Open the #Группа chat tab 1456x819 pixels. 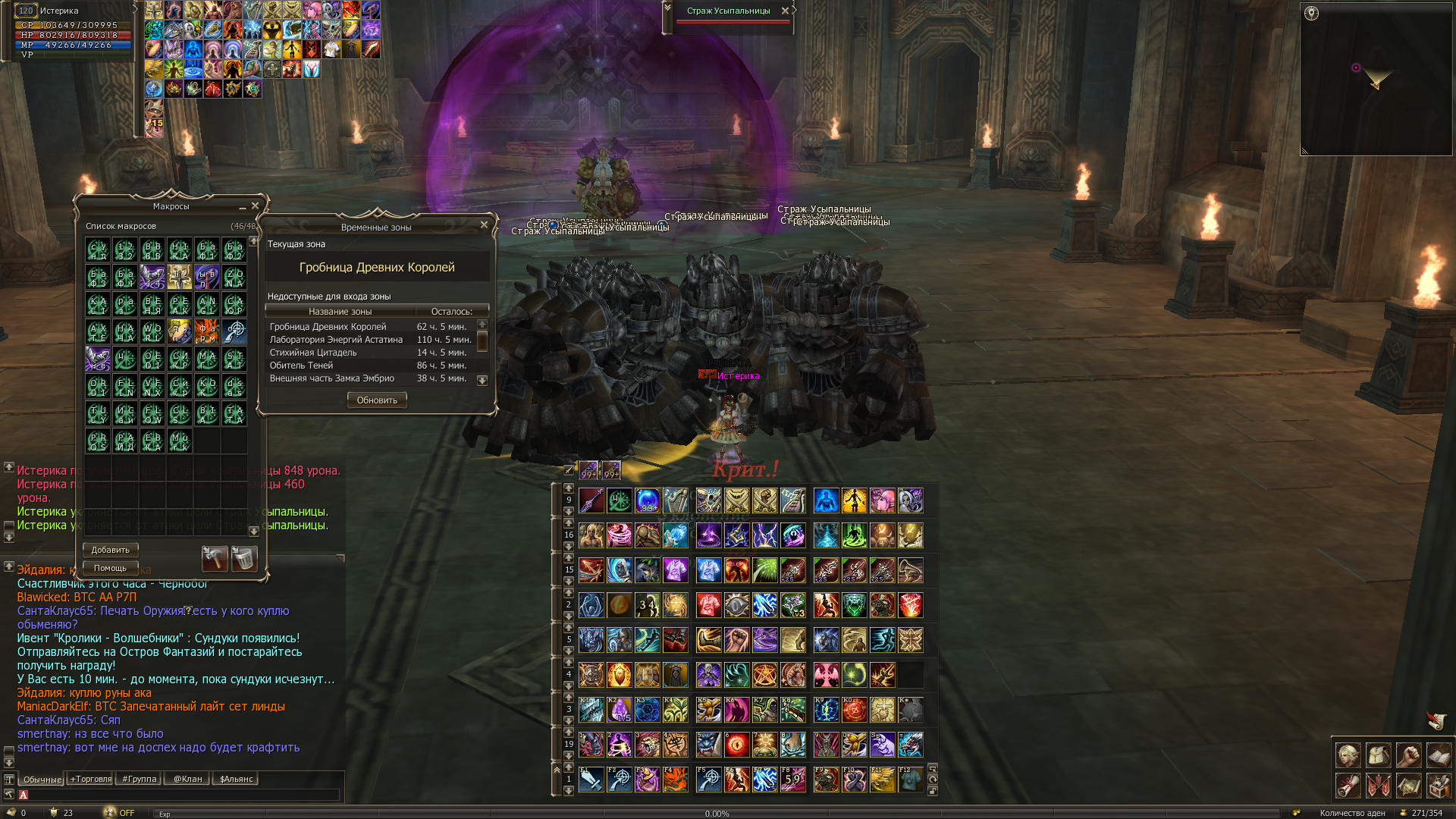140,779
